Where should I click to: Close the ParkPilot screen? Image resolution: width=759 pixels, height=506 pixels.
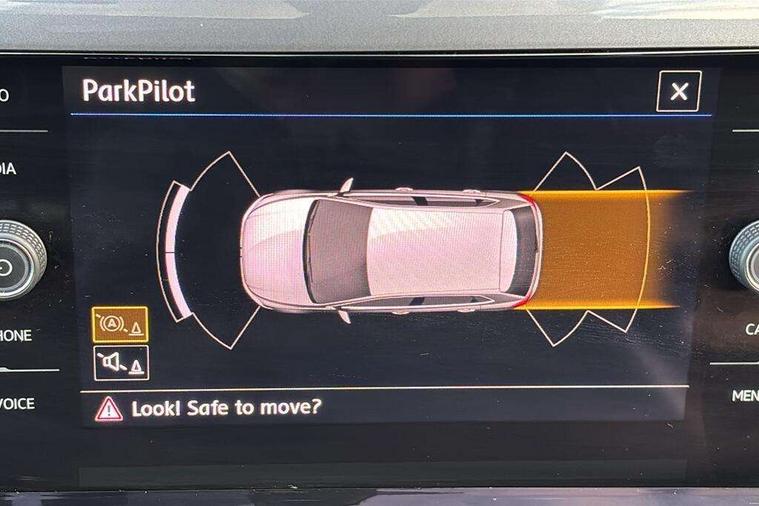pyautogui.click(x=678, y=92)
